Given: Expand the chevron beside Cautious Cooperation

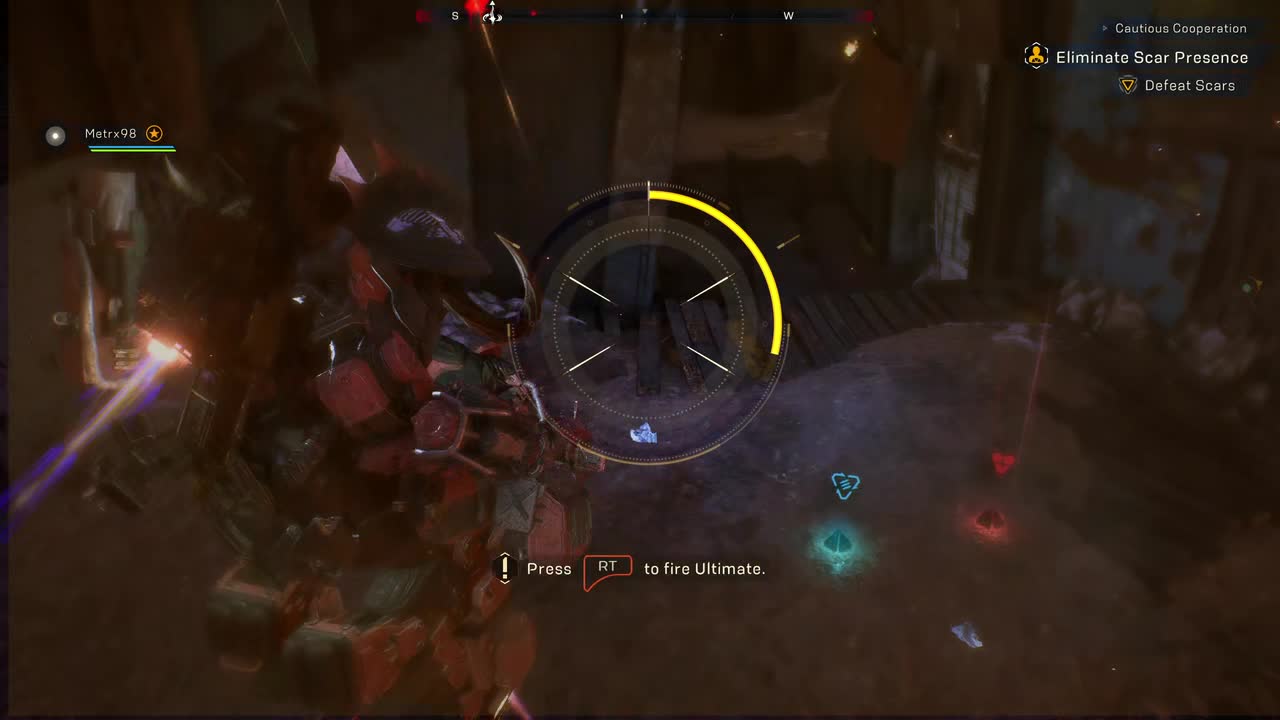Looking at the screenshot, I should tap(1106, 28).
